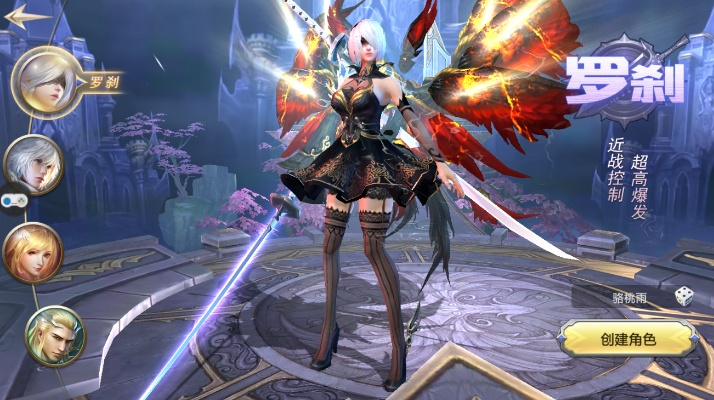This screenshot has height=400, width=714.
Task: Roll the dice for a random name
Action: (x=683, y=296)
